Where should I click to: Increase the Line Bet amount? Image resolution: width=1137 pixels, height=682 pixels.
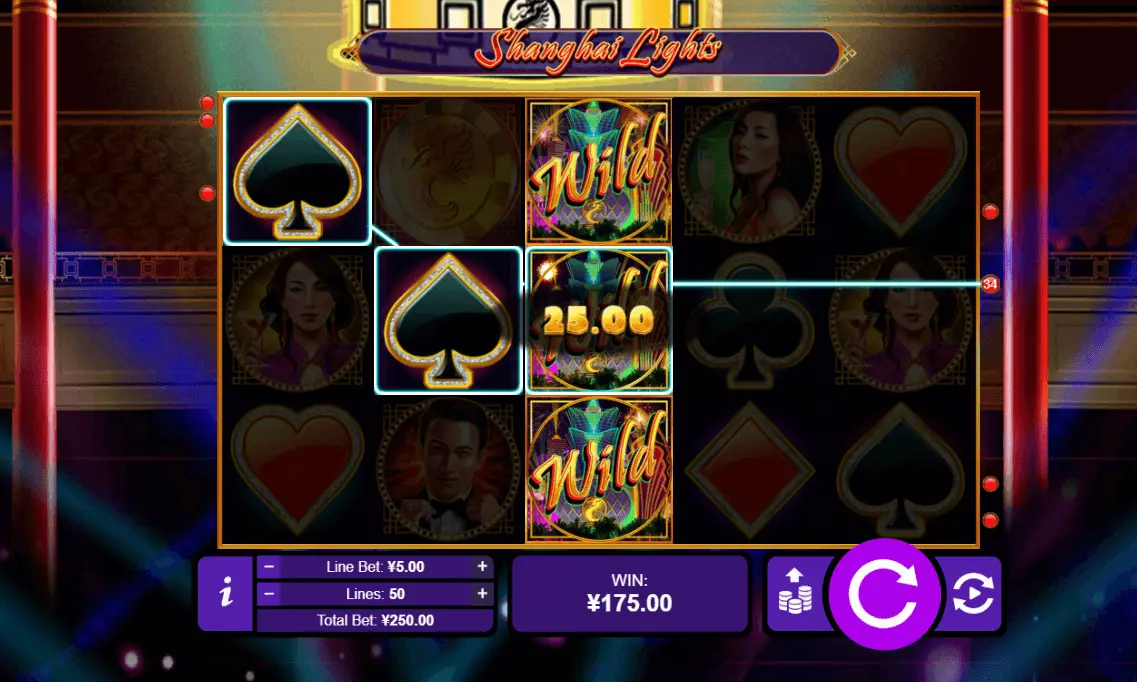pyautogui.click(x=483, y=566)
